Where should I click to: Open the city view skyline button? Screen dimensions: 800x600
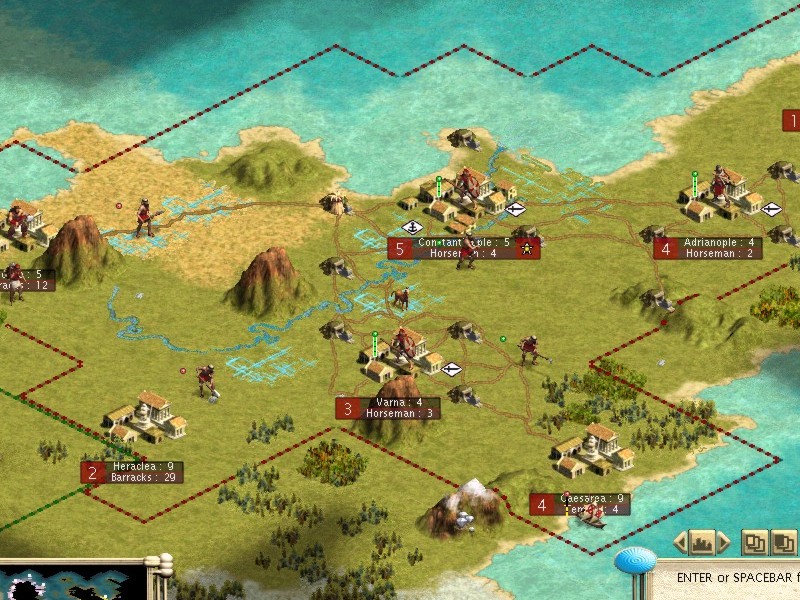(701, 543)
